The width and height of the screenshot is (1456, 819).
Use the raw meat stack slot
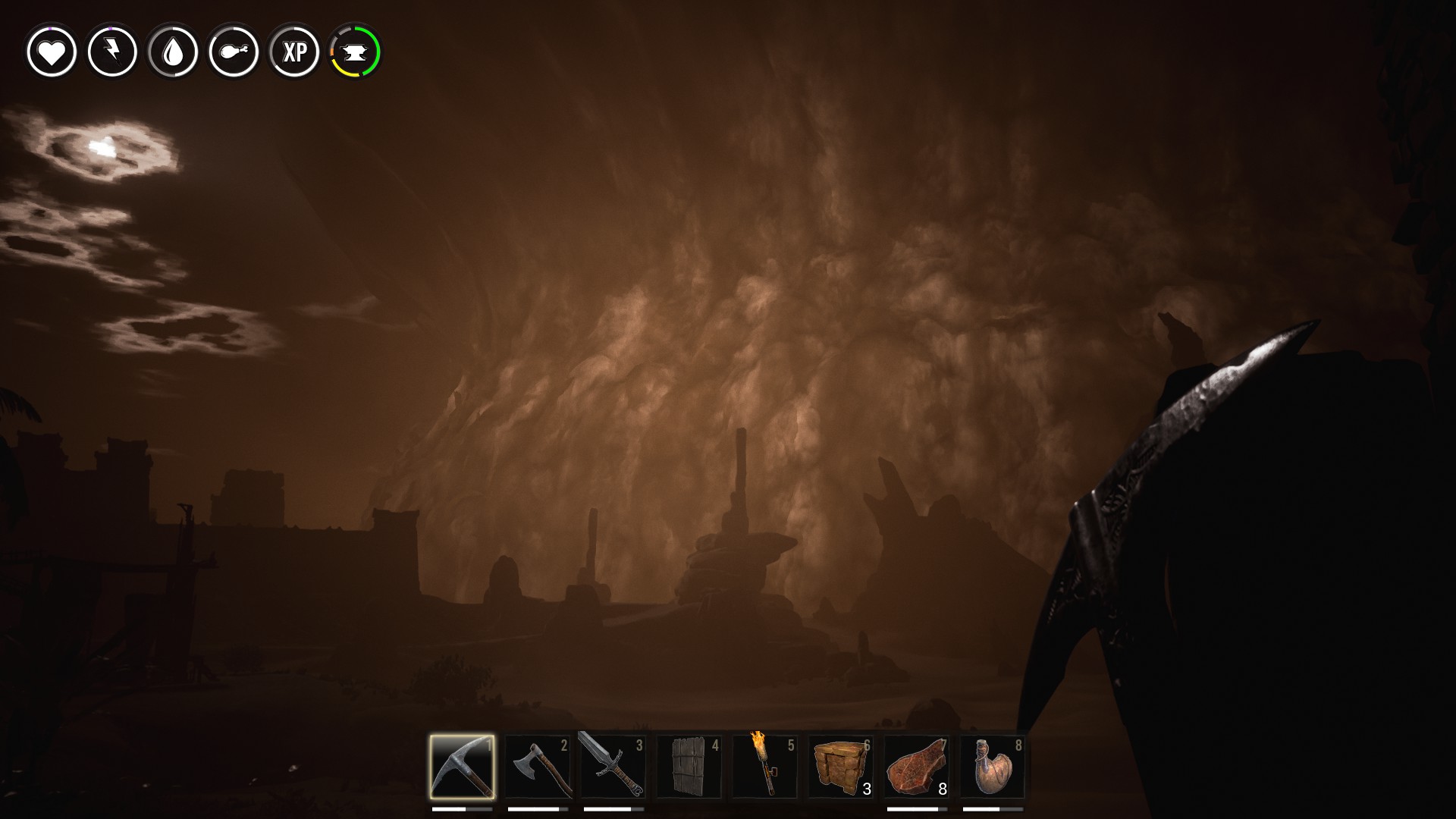(917, 767)
